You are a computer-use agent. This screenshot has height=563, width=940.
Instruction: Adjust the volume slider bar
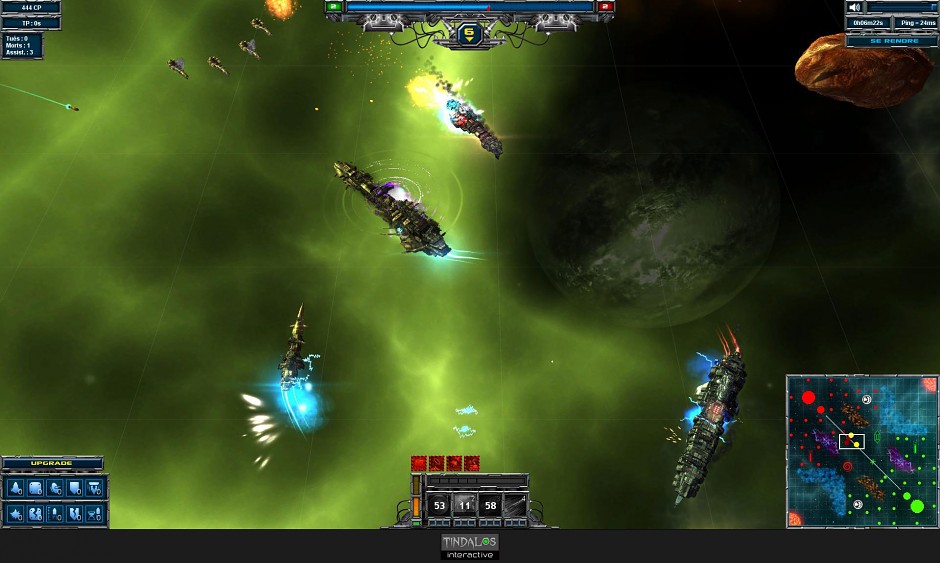(903, 7)
